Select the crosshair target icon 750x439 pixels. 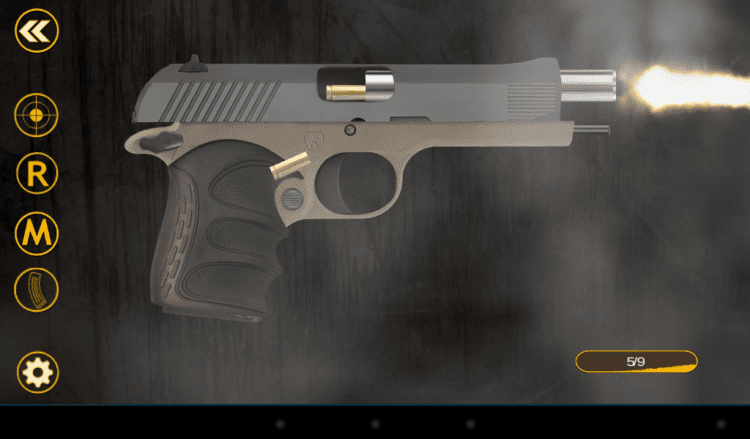[x=37, y=115]
